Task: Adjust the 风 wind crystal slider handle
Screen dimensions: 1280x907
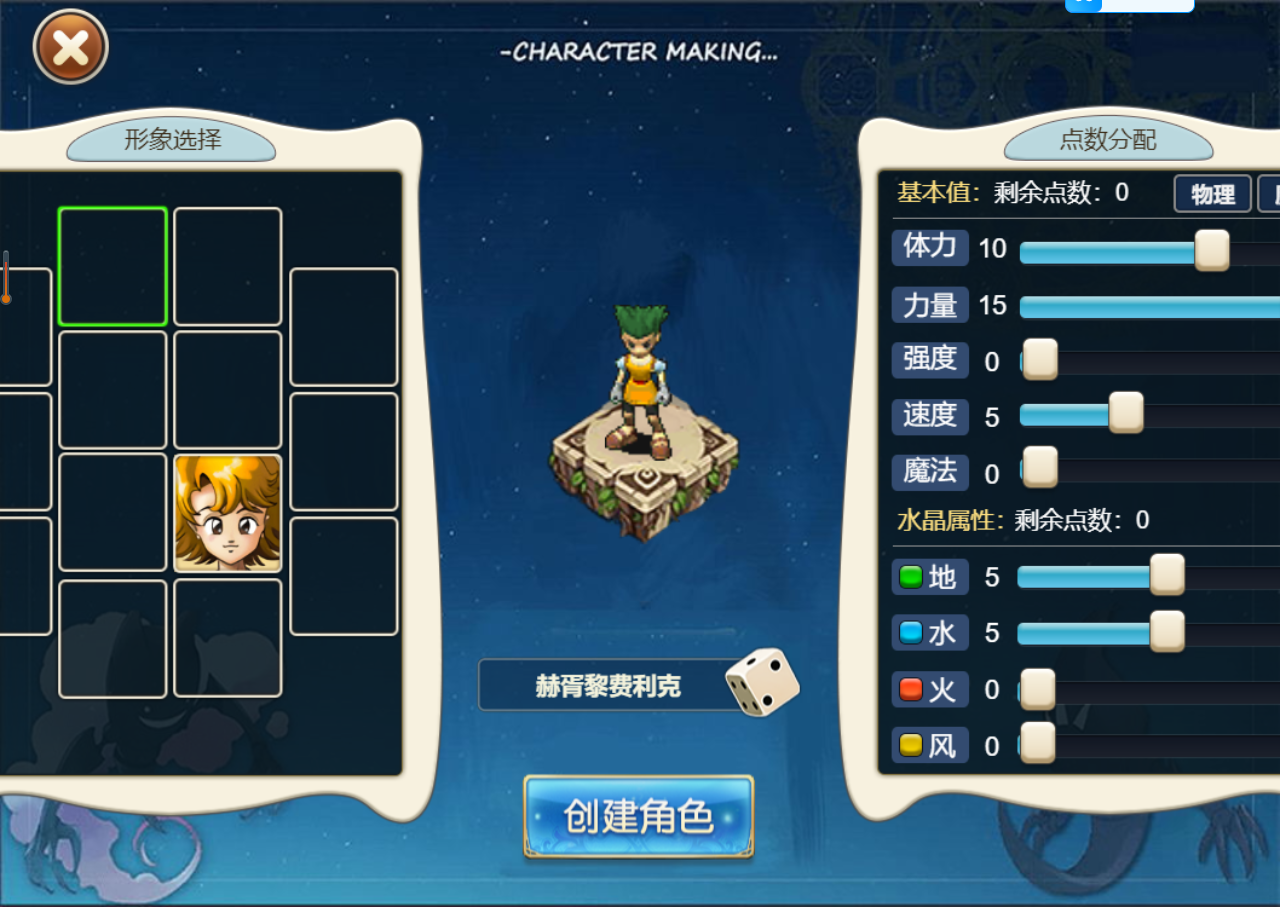Action: 1038,743
